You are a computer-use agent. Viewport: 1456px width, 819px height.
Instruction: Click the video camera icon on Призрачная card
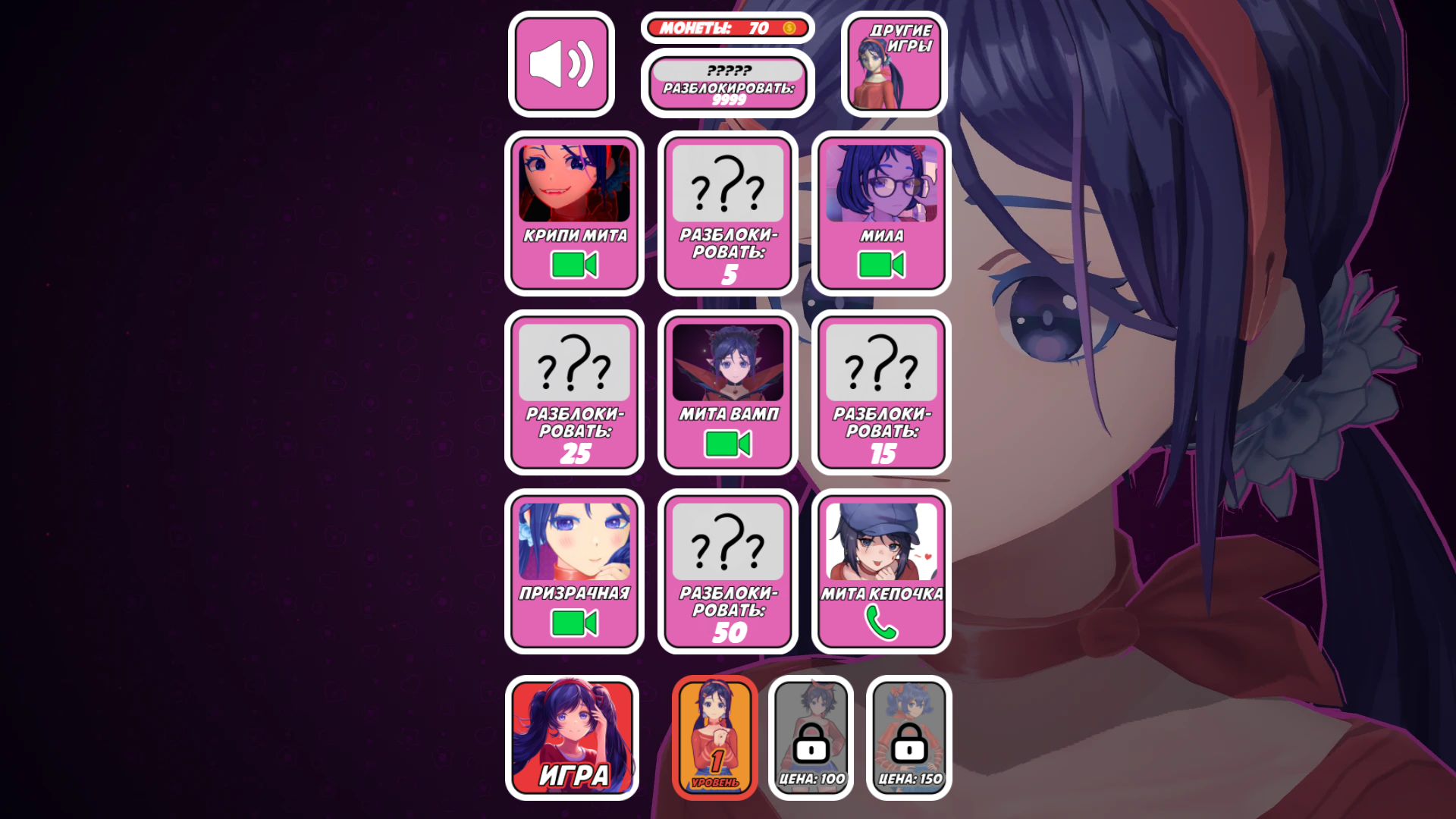[x=574, y=623]
